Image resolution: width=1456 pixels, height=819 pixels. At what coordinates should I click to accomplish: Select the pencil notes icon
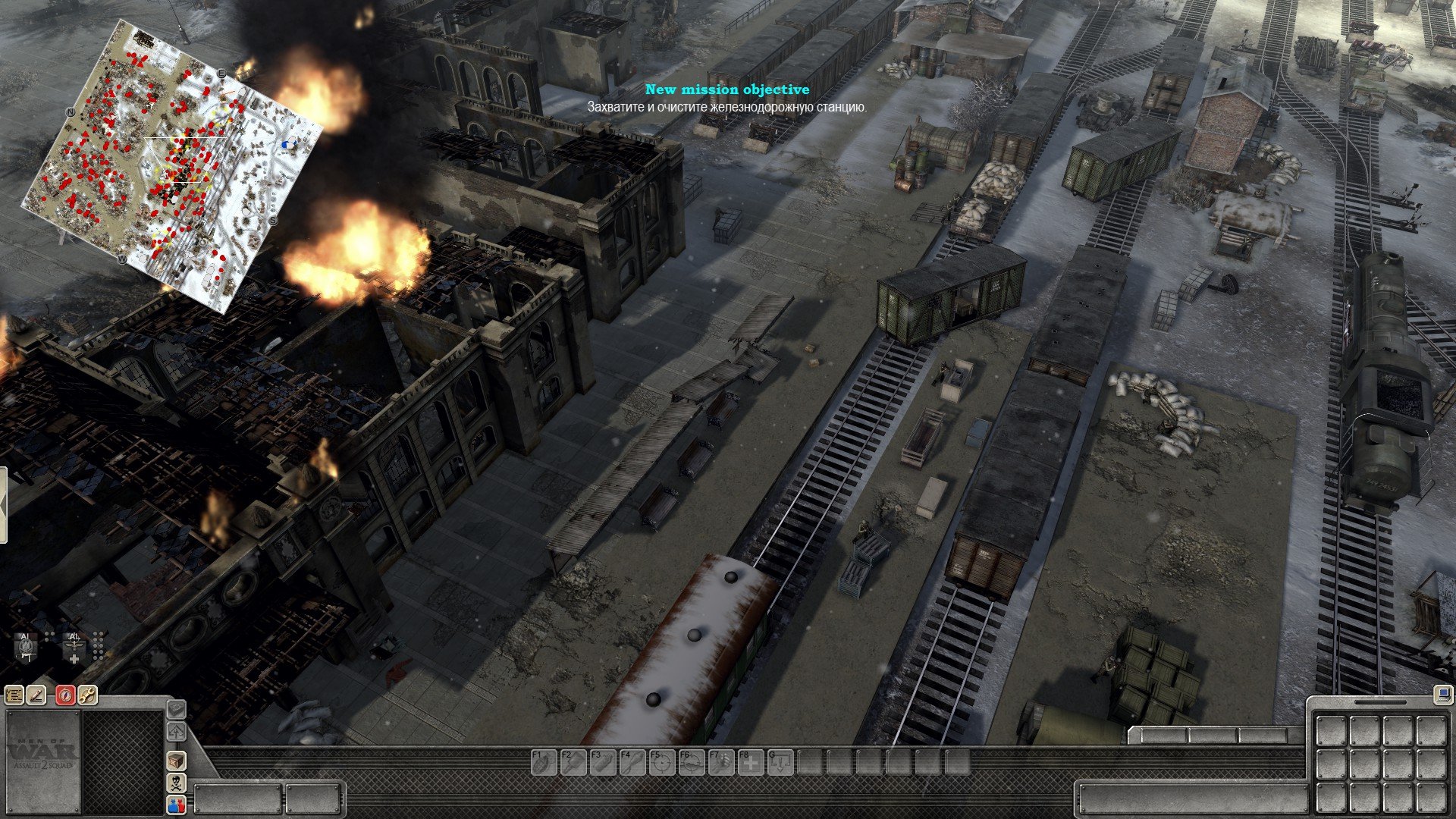point(36,695)
